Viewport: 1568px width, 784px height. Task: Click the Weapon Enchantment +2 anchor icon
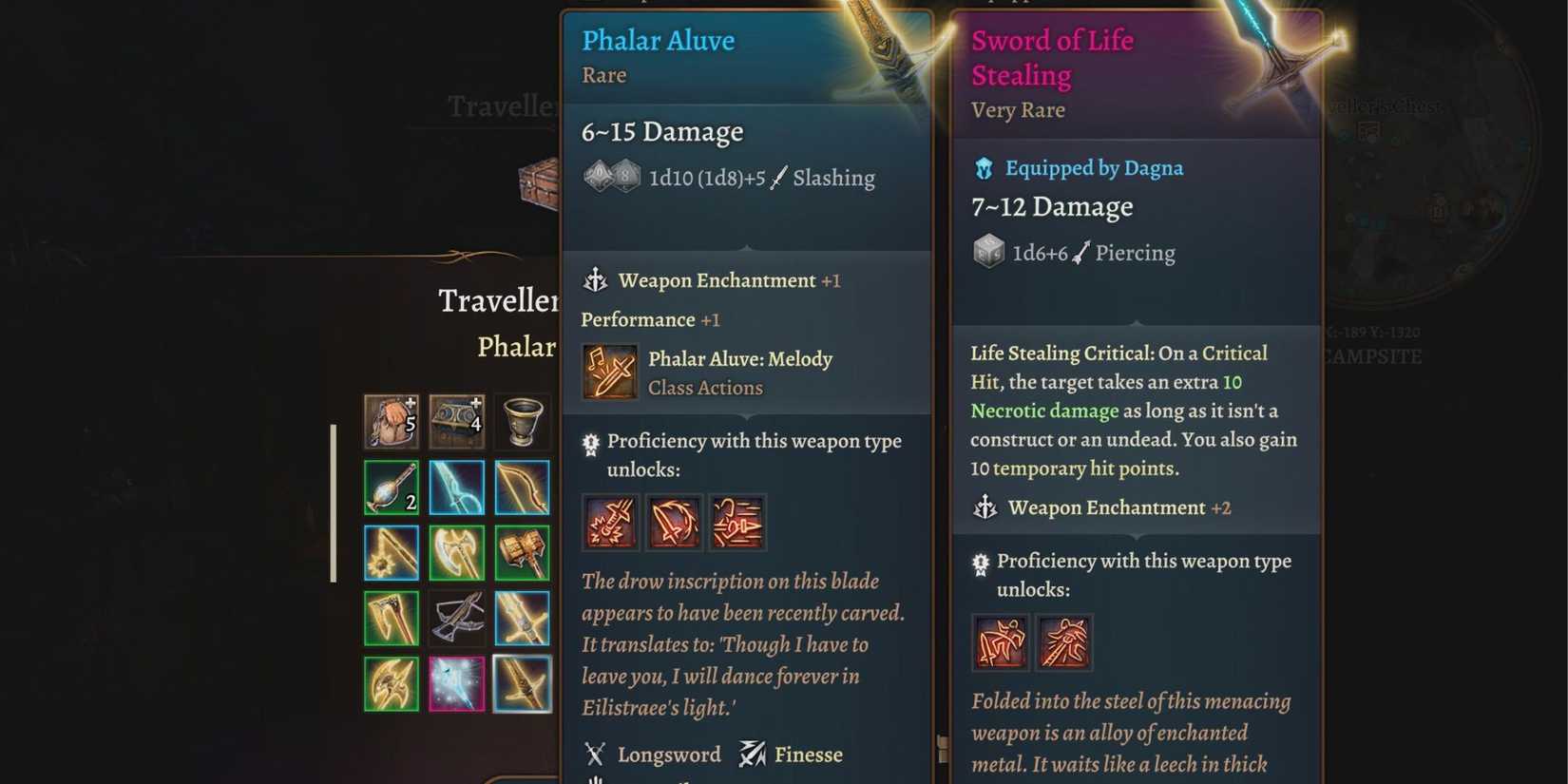click(985, 507)
